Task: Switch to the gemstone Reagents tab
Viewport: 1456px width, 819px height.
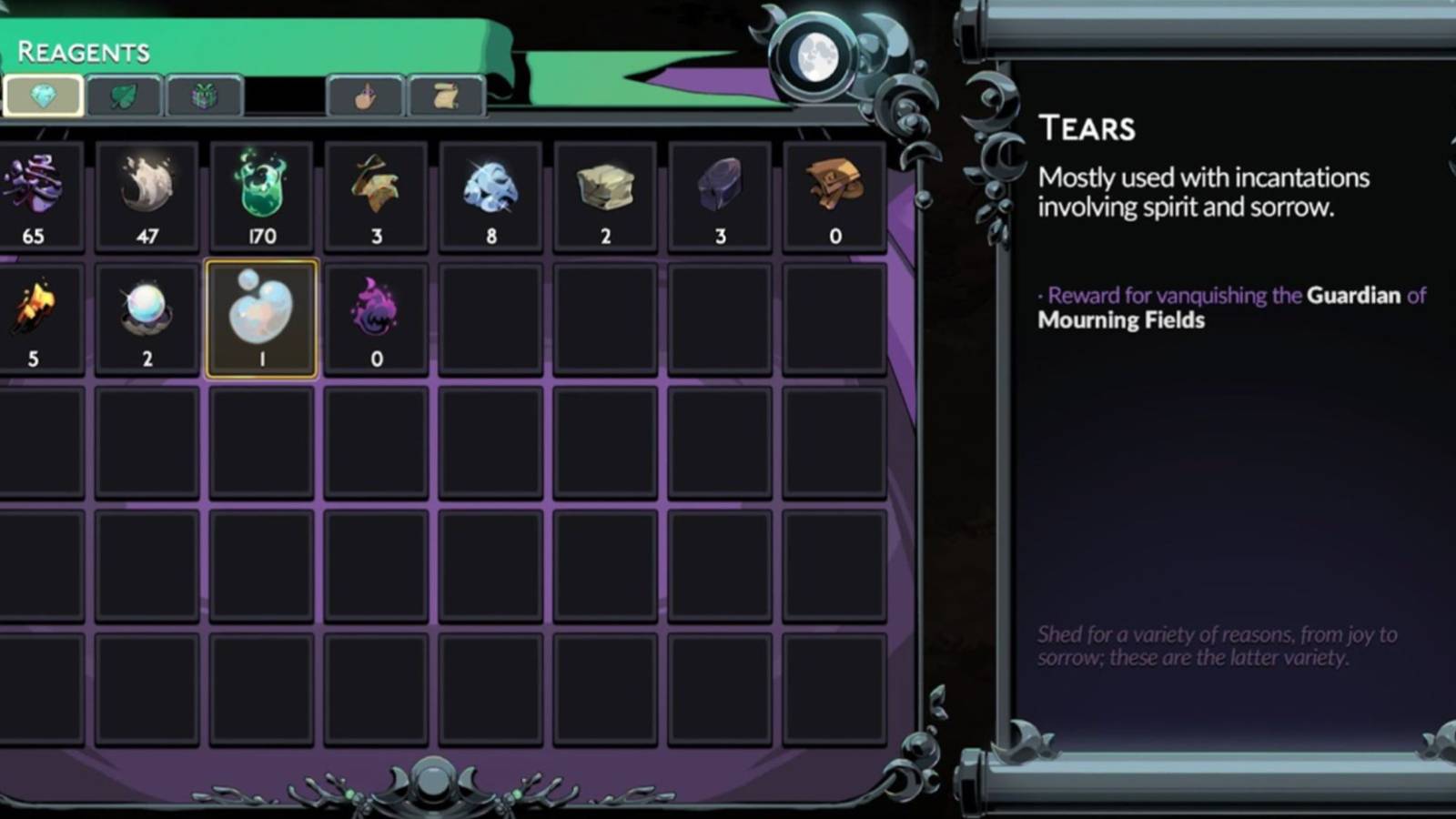Action: [x=43, y=96]
